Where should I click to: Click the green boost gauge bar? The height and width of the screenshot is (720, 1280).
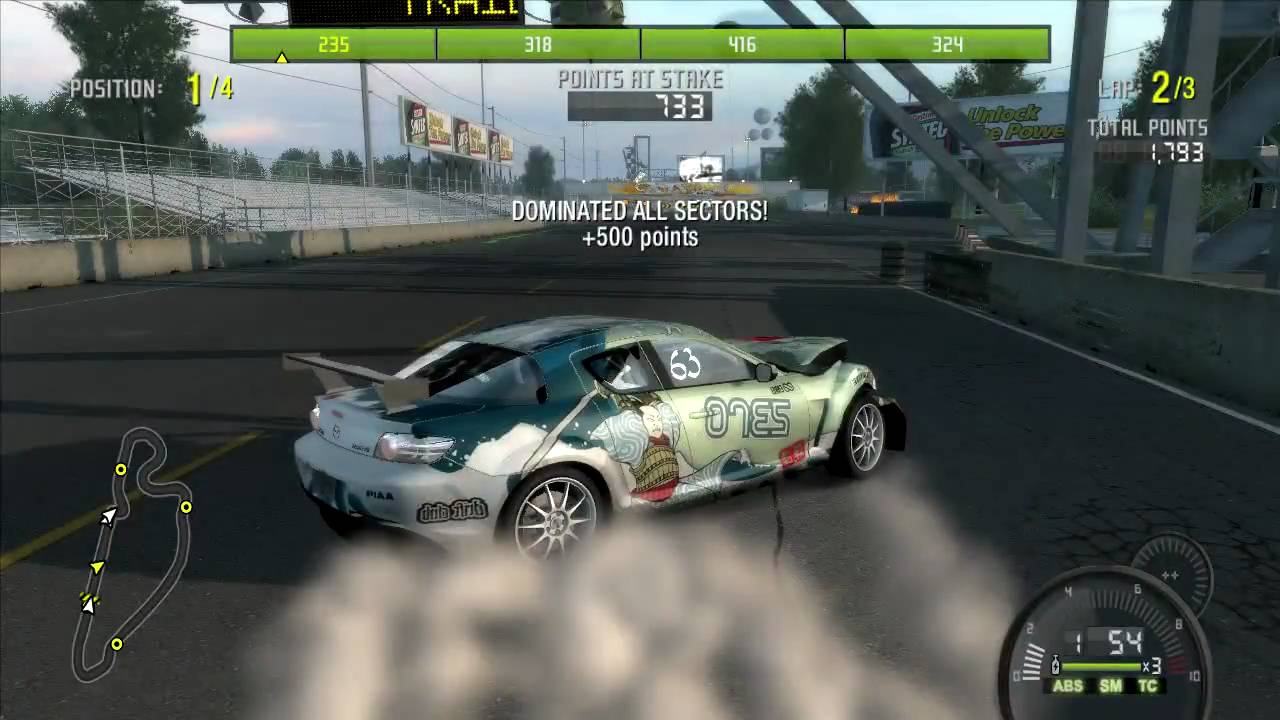(1101, 666)
